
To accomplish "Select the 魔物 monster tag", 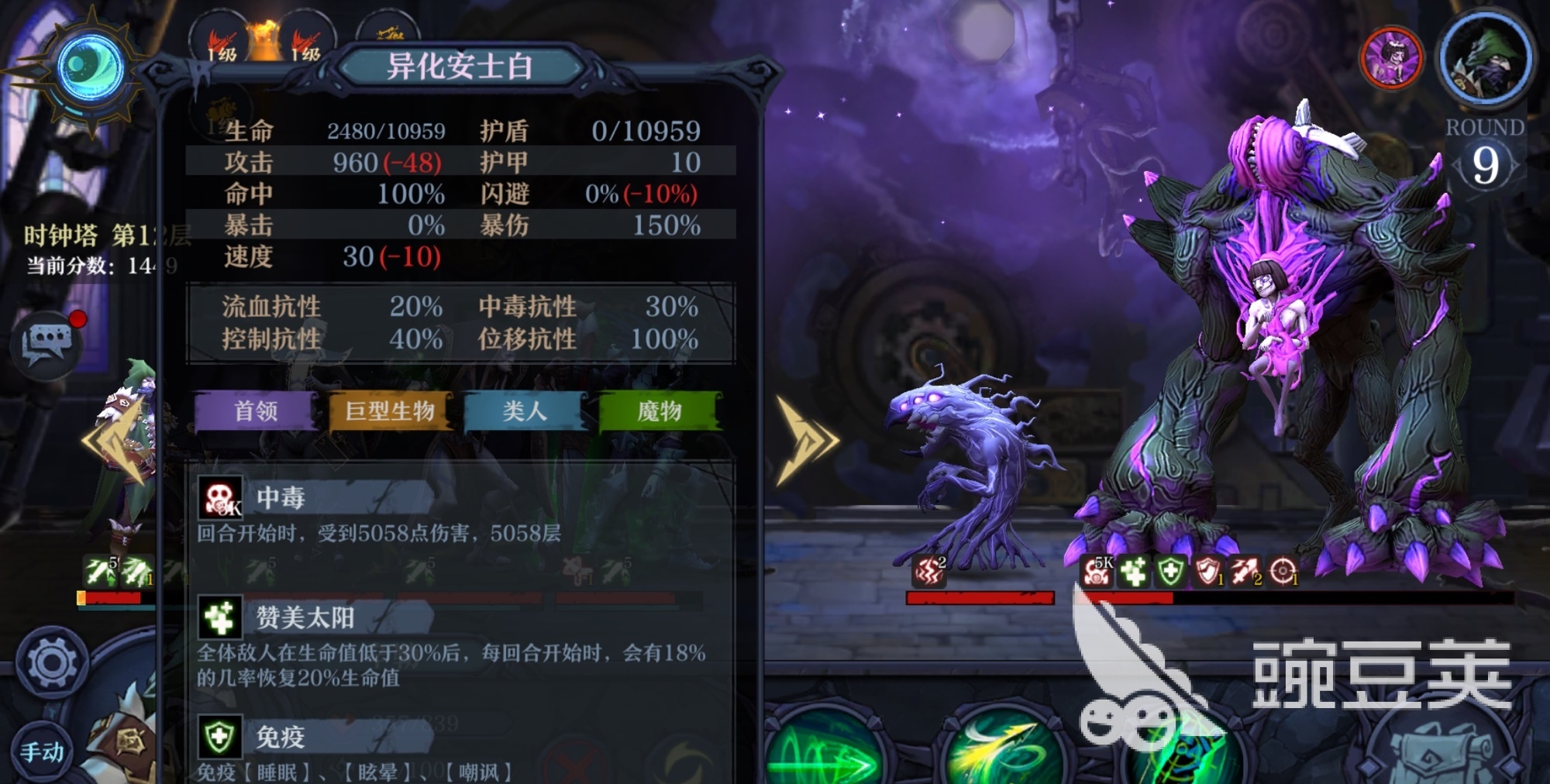I will coord(660,411).
